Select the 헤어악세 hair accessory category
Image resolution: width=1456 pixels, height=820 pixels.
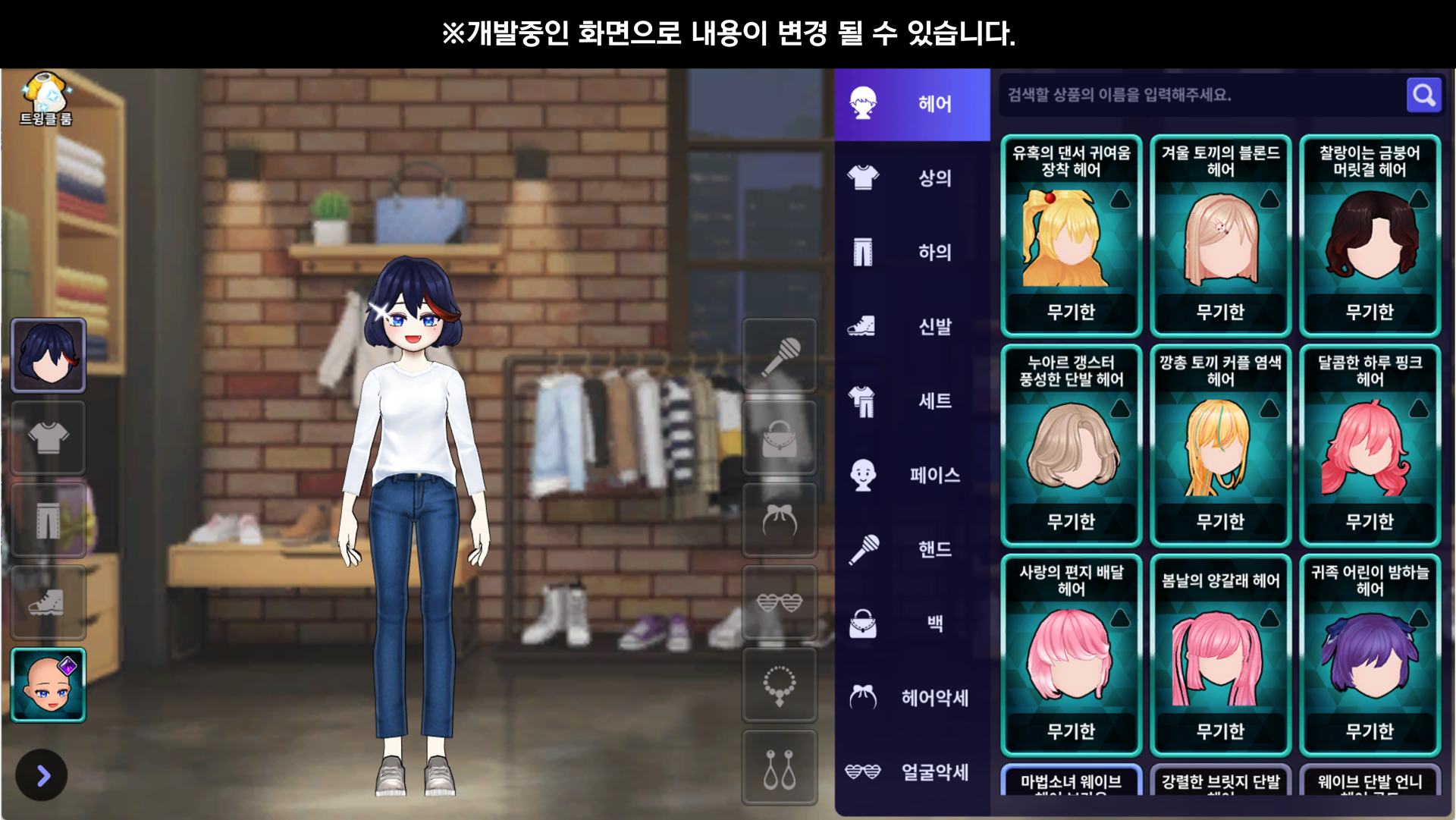pos(912,698)
